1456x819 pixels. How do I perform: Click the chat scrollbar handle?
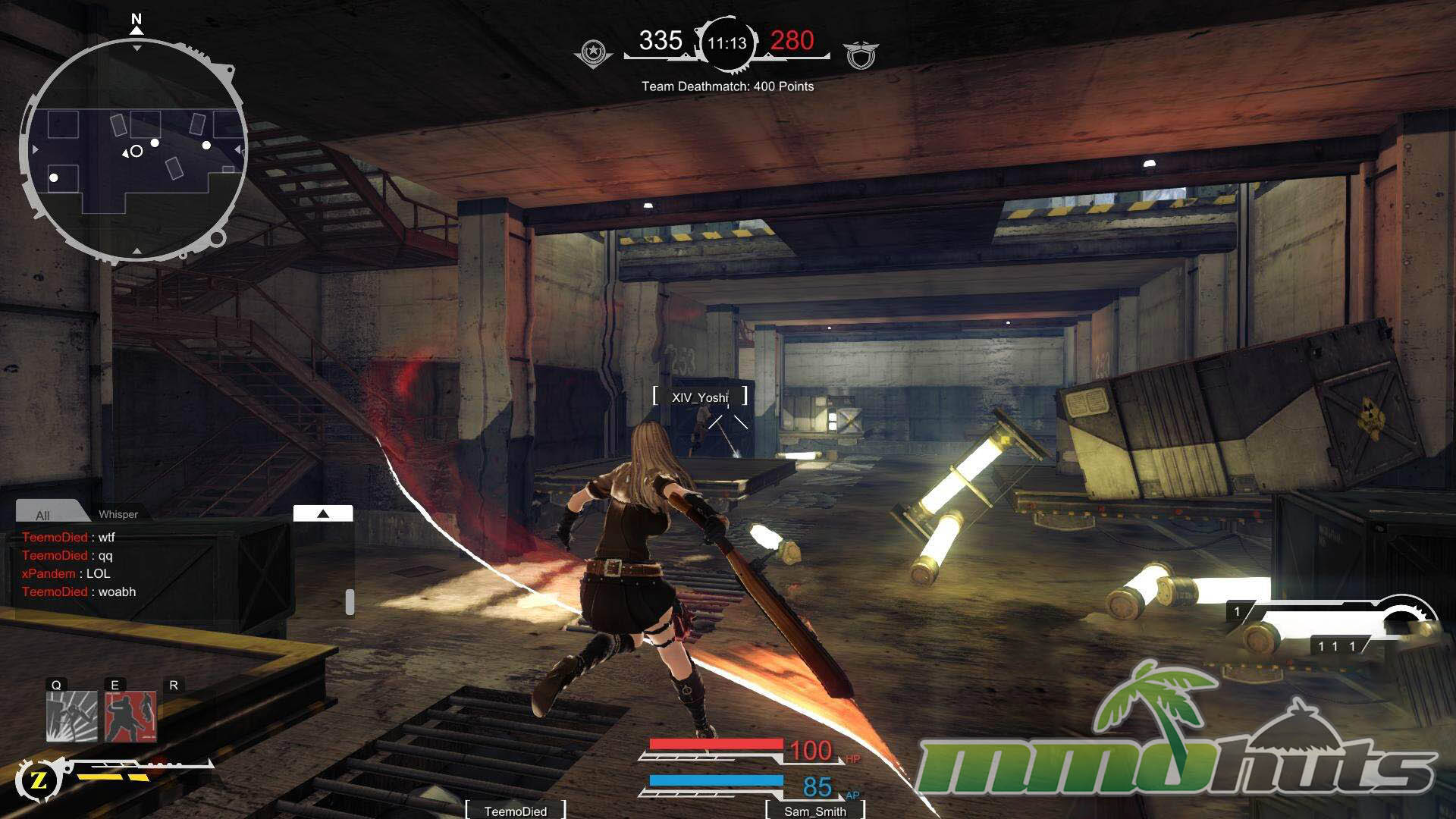(x=350, y=601)
